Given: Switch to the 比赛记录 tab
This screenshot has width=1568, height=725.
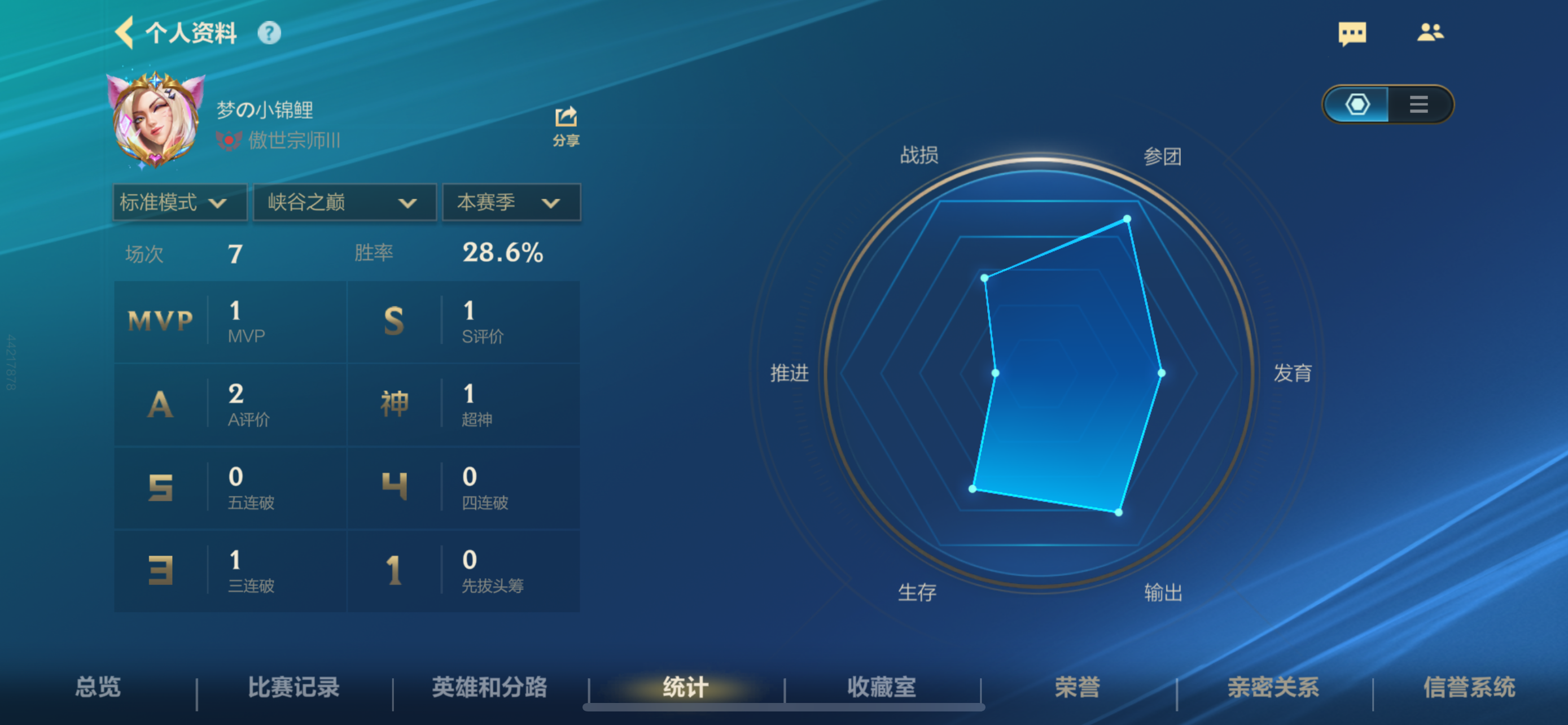Looking at the screenshot, I should (x=295, y=687).
